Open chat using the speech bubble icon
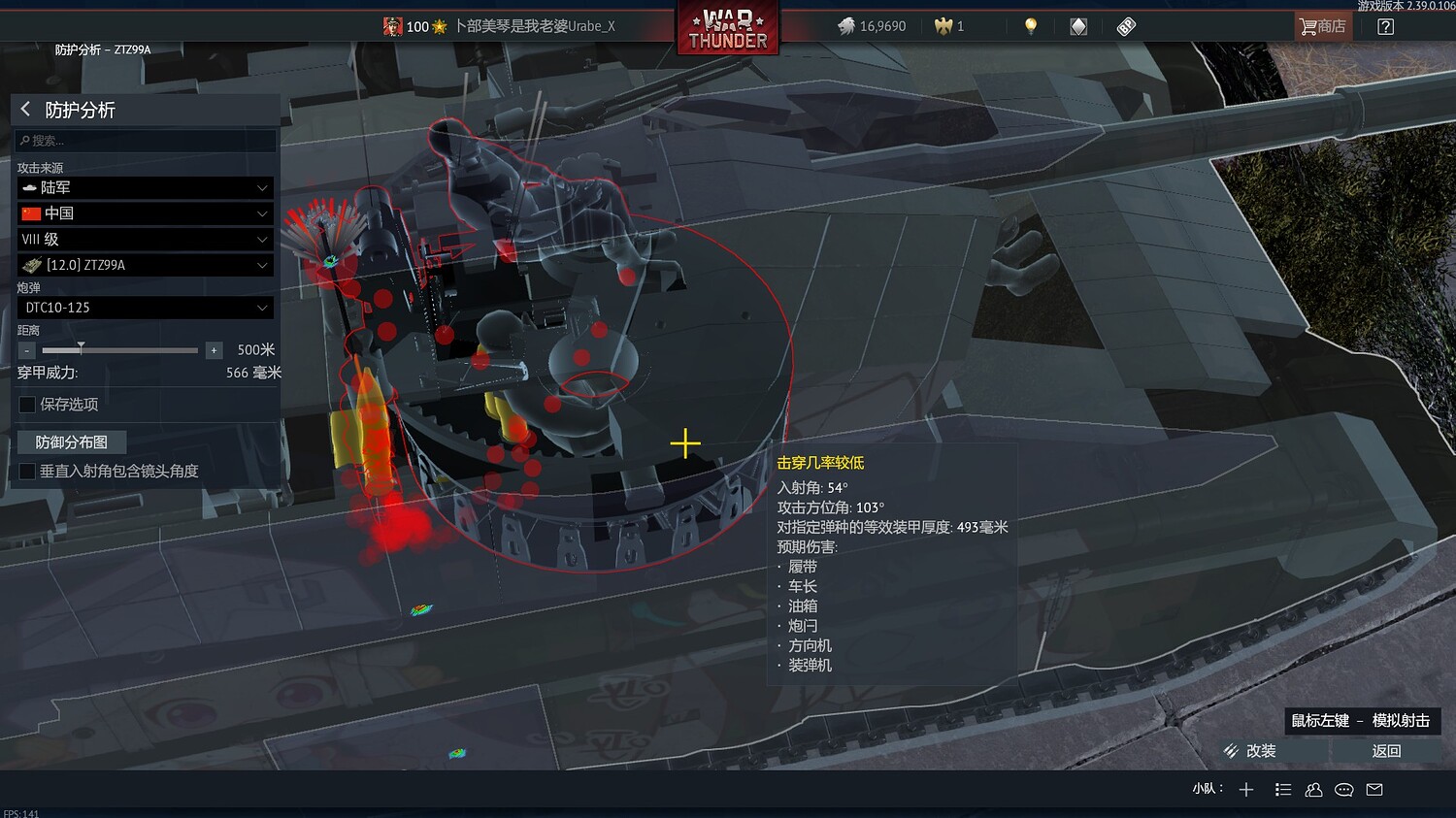The height and width of the screenshot is (818, 1456). pos(1343,789)
